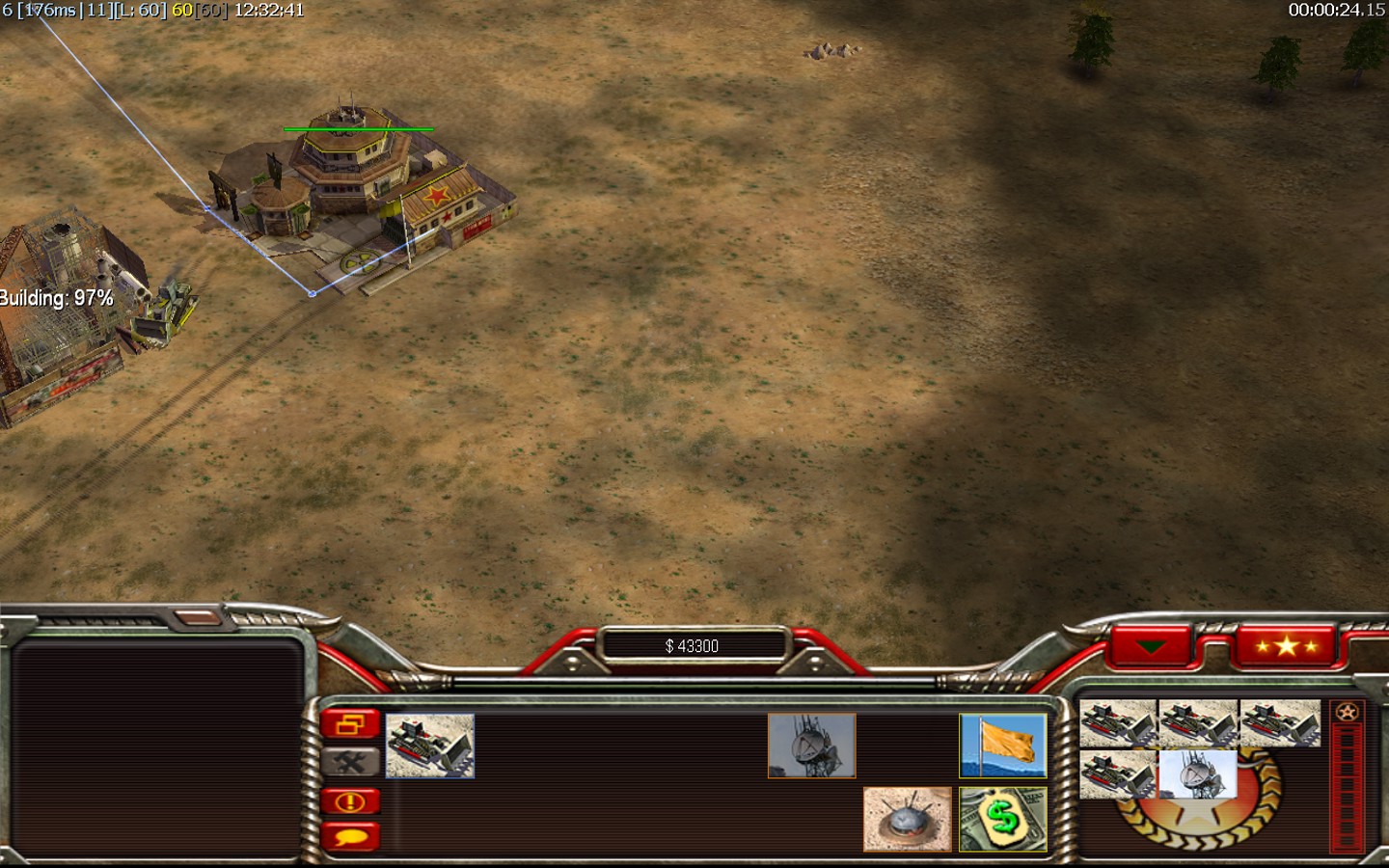Open the Generals Powers three-star button

[1286, 646]
